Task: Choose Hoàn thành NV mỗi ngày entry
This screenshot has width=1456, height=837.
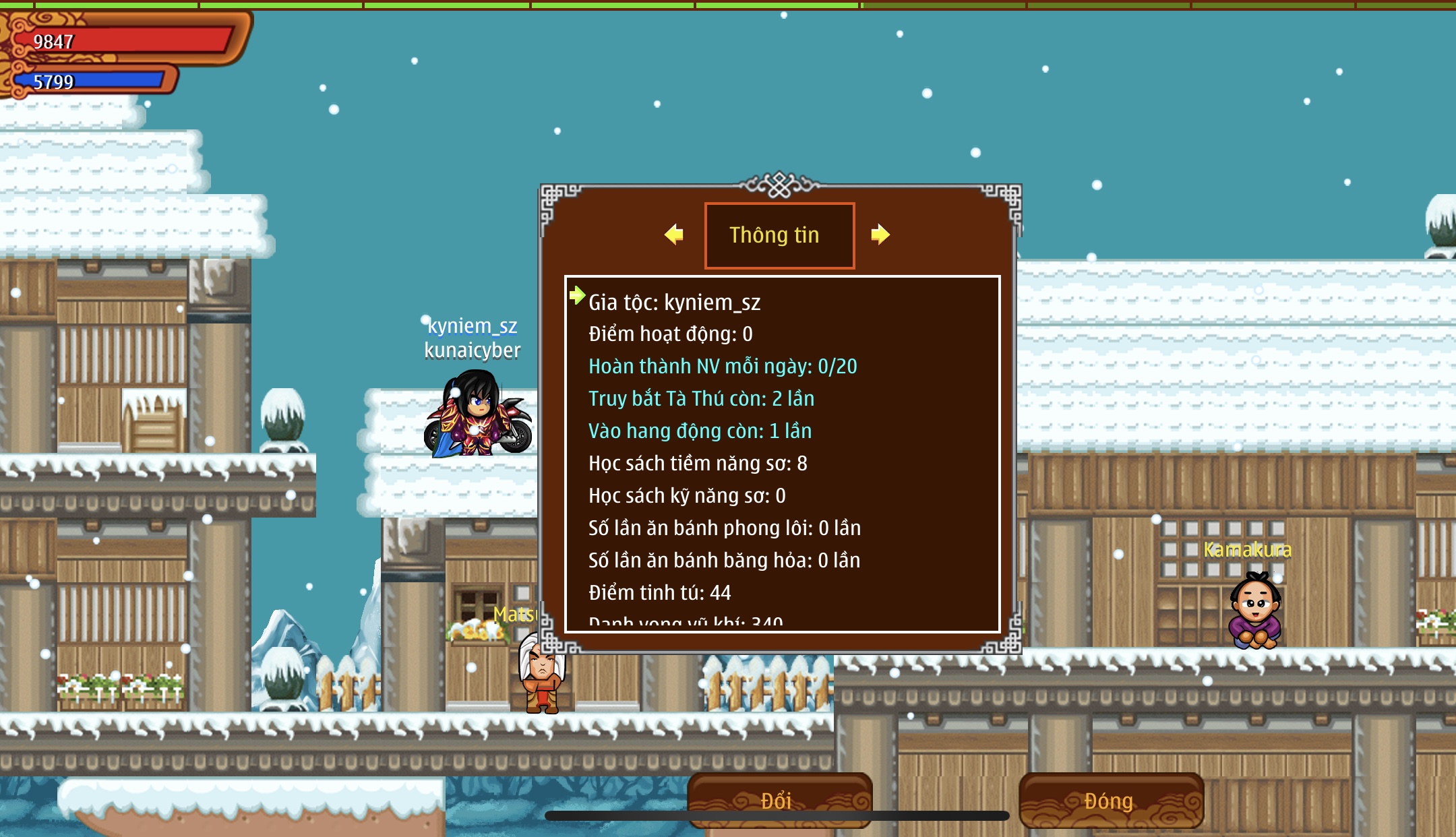Action: pos(723,367)
